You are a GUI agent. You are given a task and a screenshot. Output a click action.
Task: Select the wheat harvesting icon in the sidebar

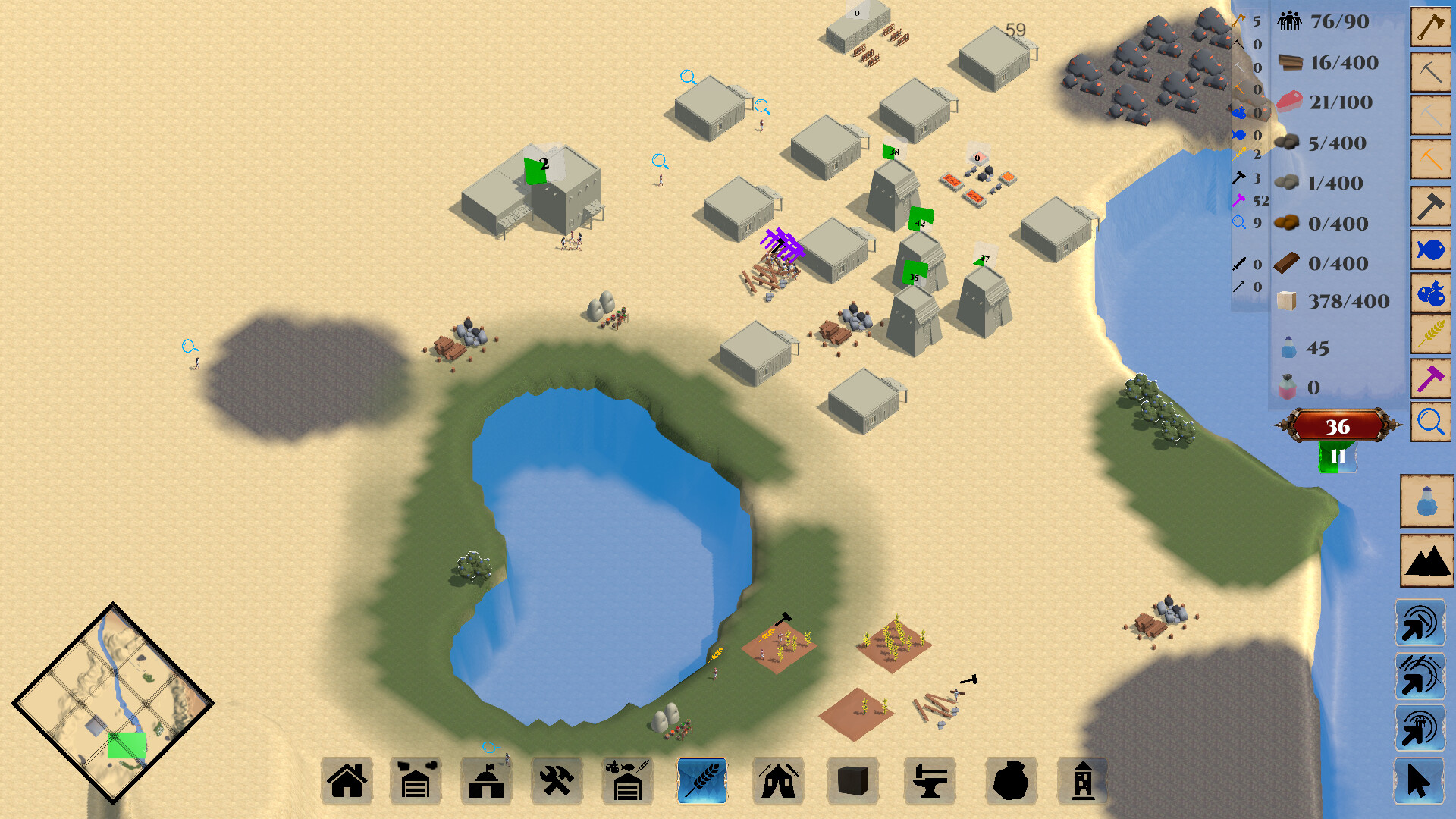pos(1429,334)
